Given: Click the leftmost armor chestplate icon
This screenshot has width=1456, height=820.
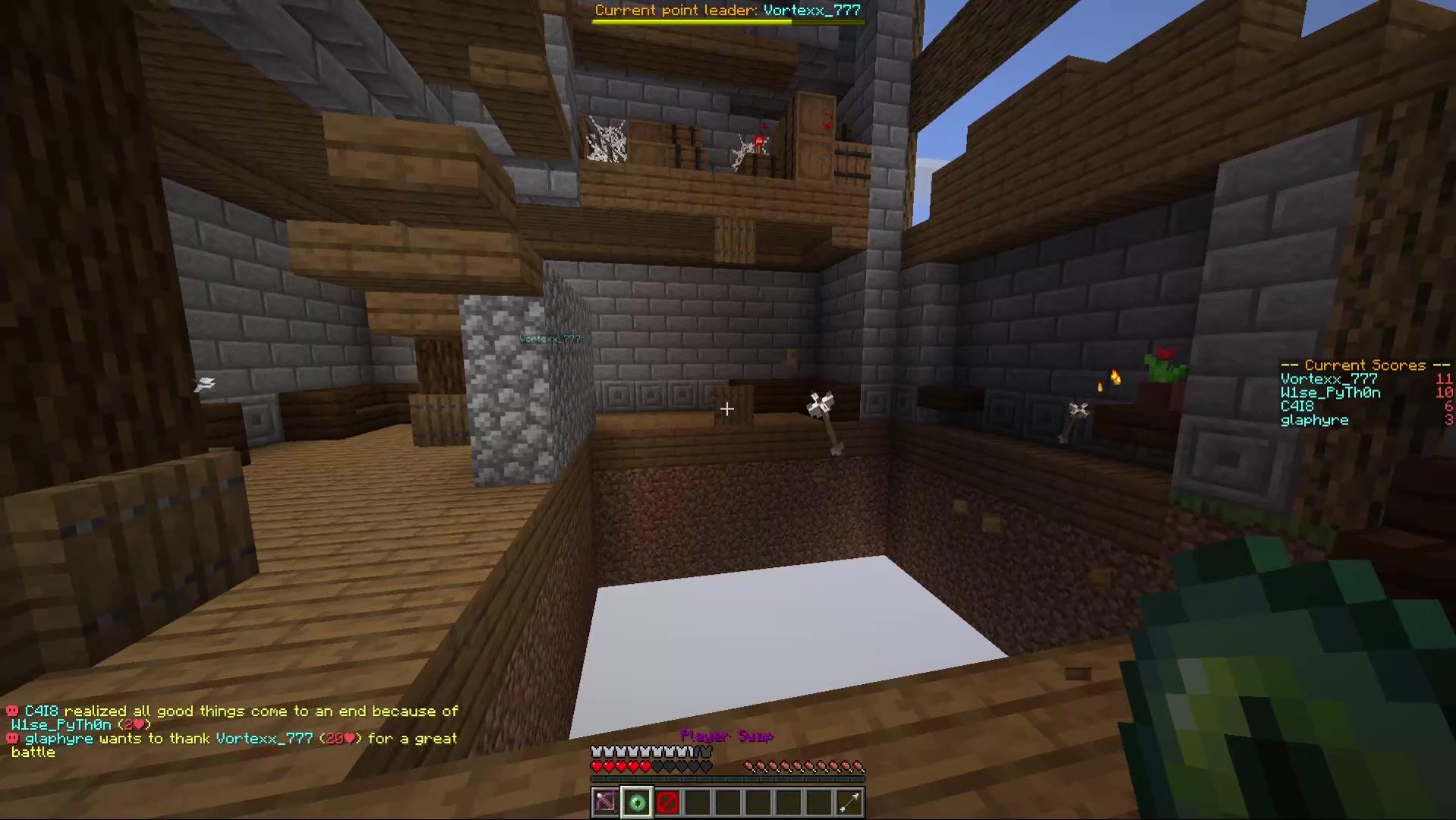Looking at the screenshot, I should point(597,750).
